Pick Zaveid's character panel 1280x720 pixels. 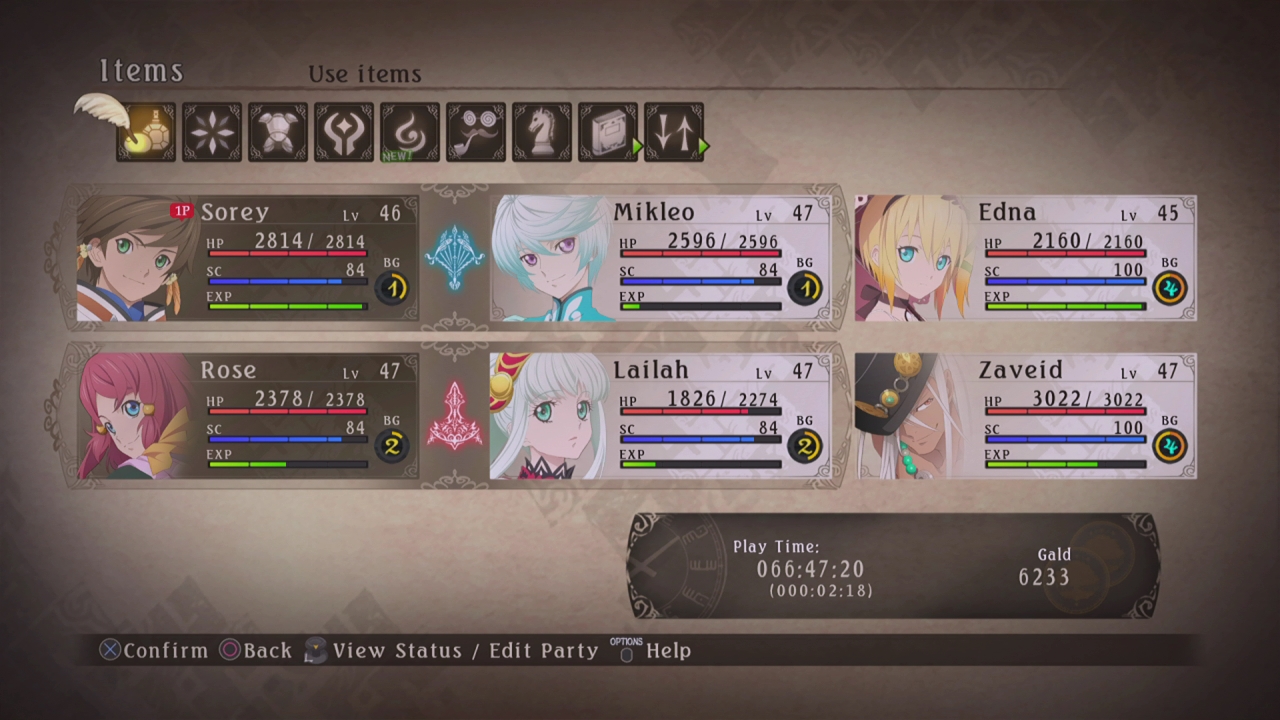[1025, 416]
